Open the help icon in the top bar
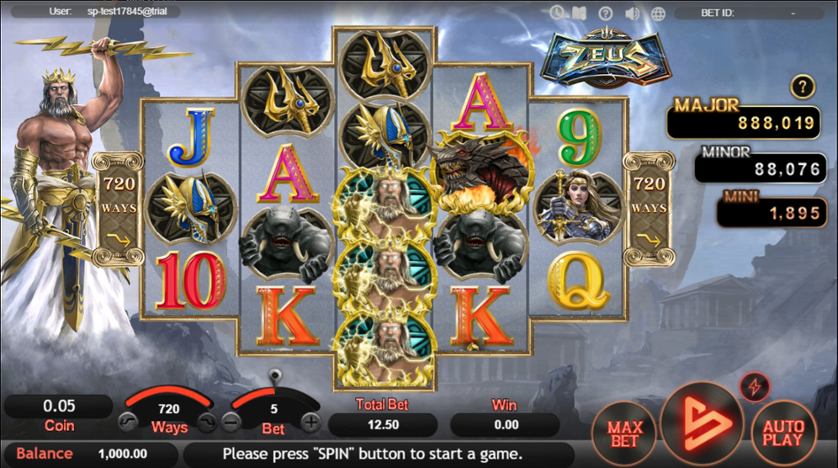838x468 pixels. click(x=605, y=13)
